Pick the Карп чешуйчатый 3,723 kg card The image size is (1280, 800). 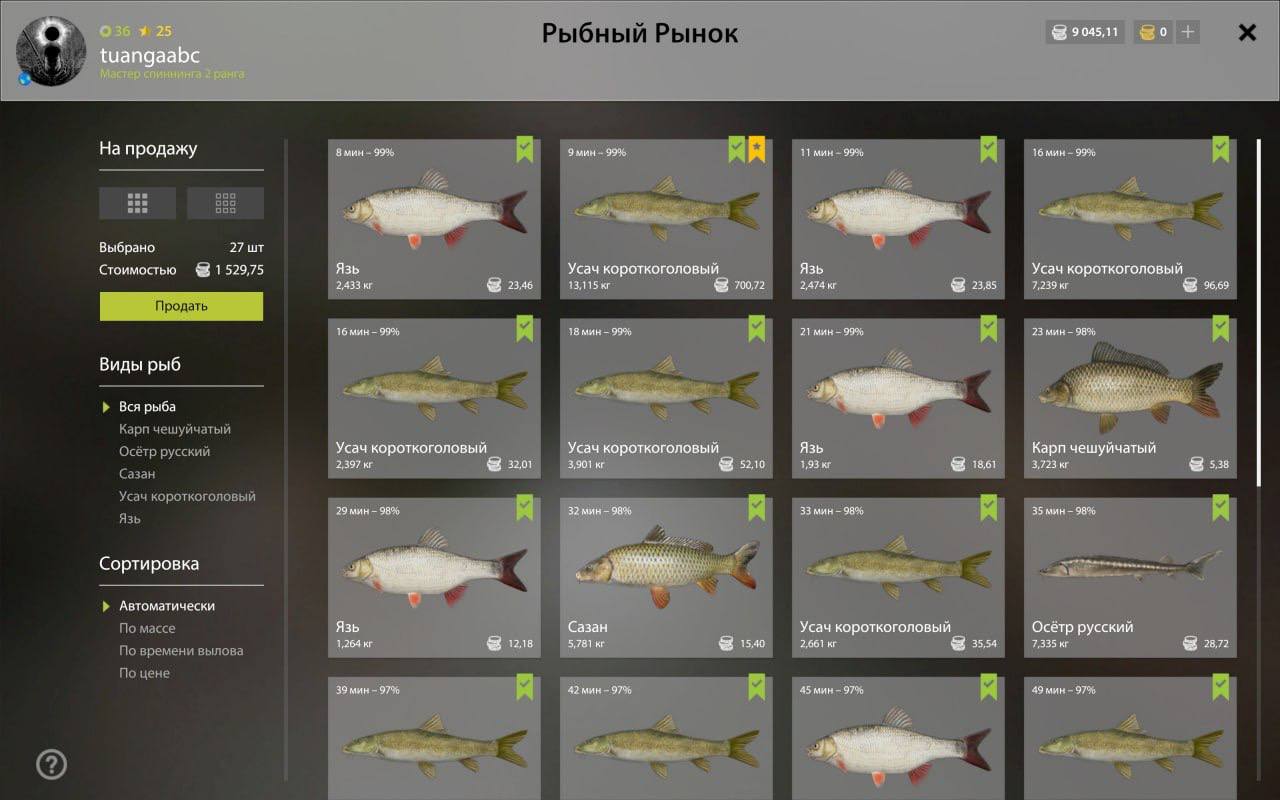pyautogui.click(x=1130, y=398)
